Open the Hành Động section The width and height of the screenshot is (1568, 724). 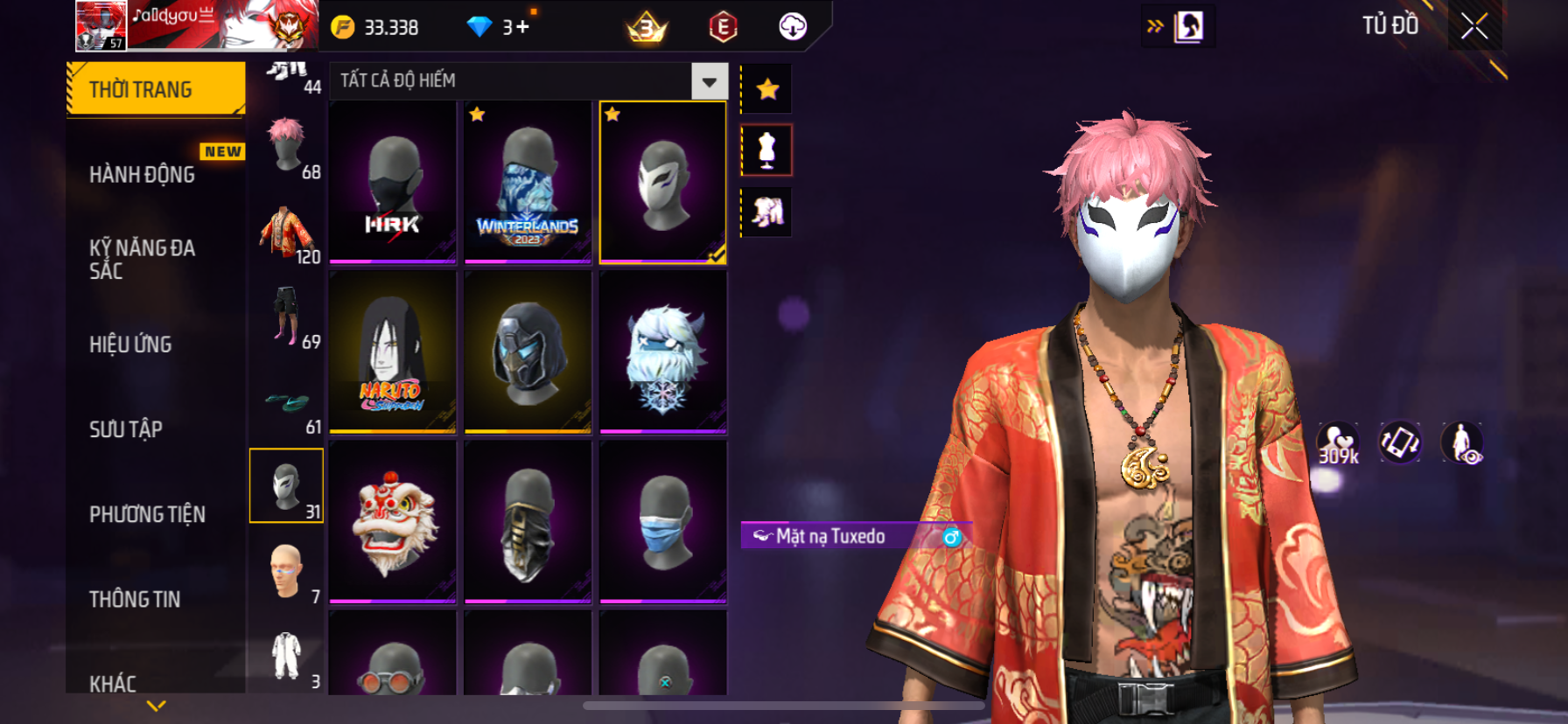point(143,175)
